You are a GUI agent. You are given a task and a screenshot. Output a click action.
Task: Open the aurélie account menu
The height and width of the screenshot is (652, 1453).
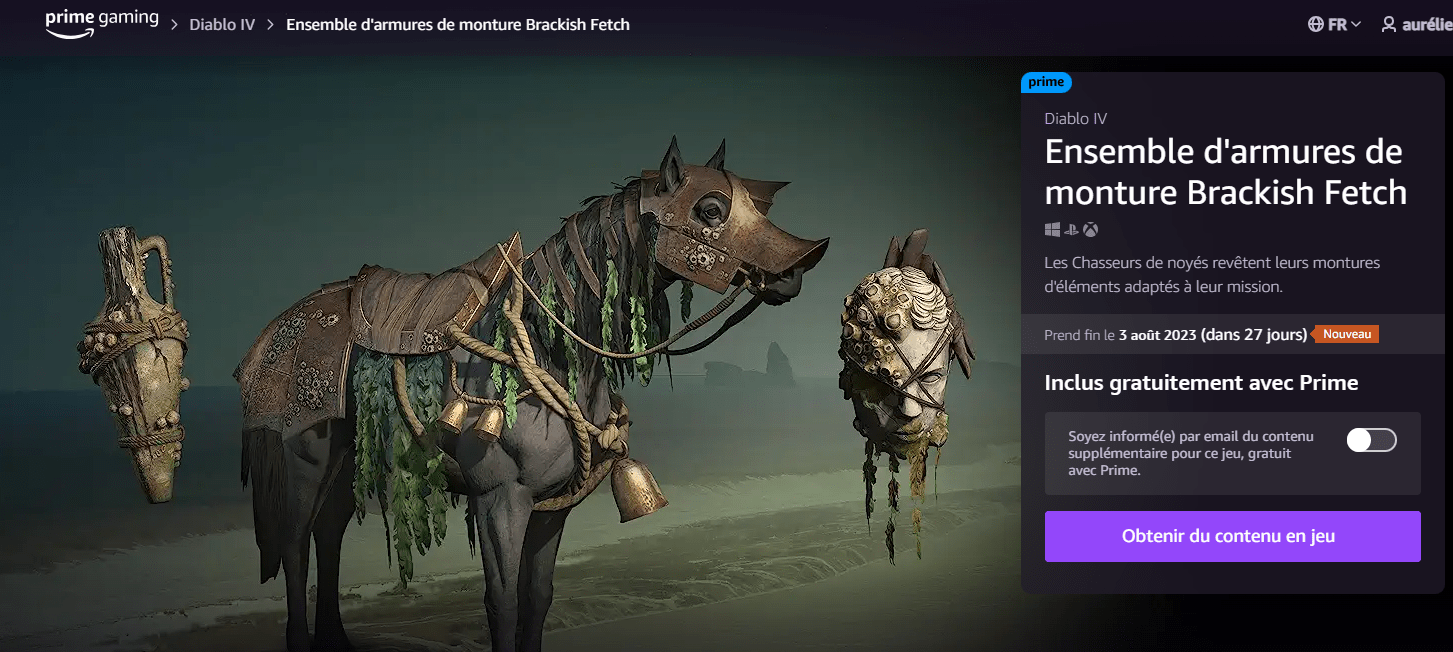pos(1416,24)
